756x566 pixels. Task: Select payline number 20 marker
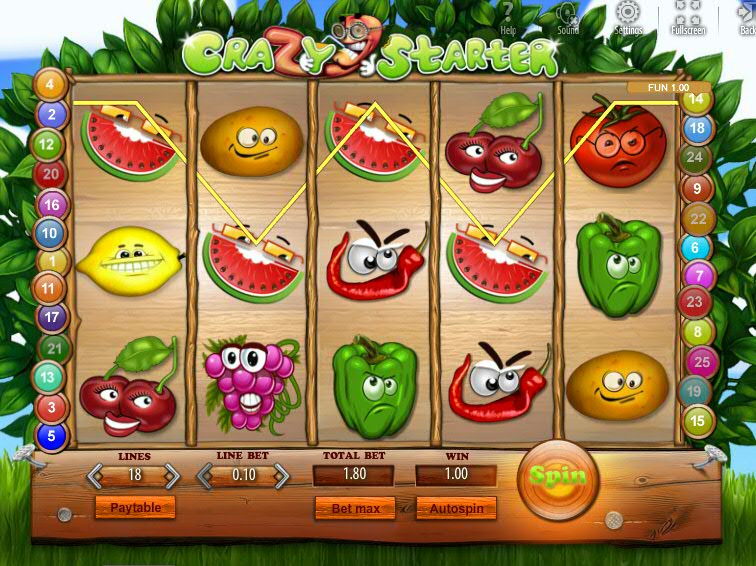click(x=50, y=175)
